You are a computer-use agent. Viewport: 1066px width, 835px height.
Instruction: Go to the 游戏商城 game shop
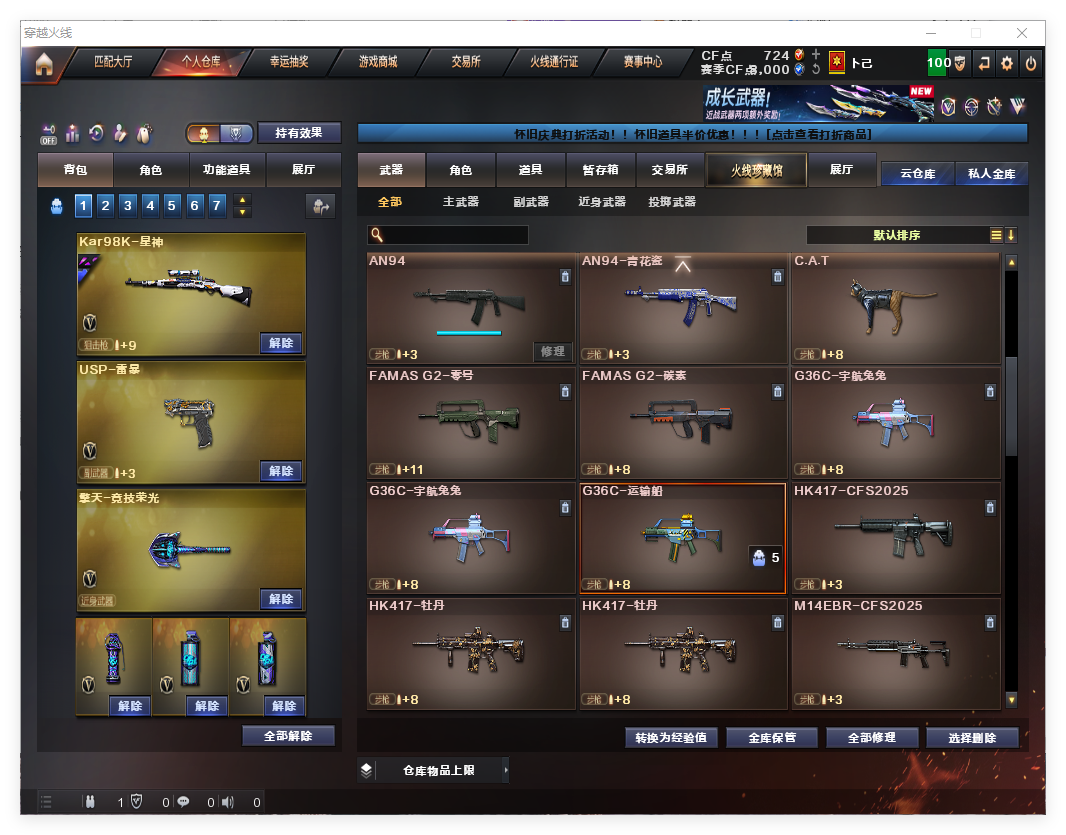(378, 62)
